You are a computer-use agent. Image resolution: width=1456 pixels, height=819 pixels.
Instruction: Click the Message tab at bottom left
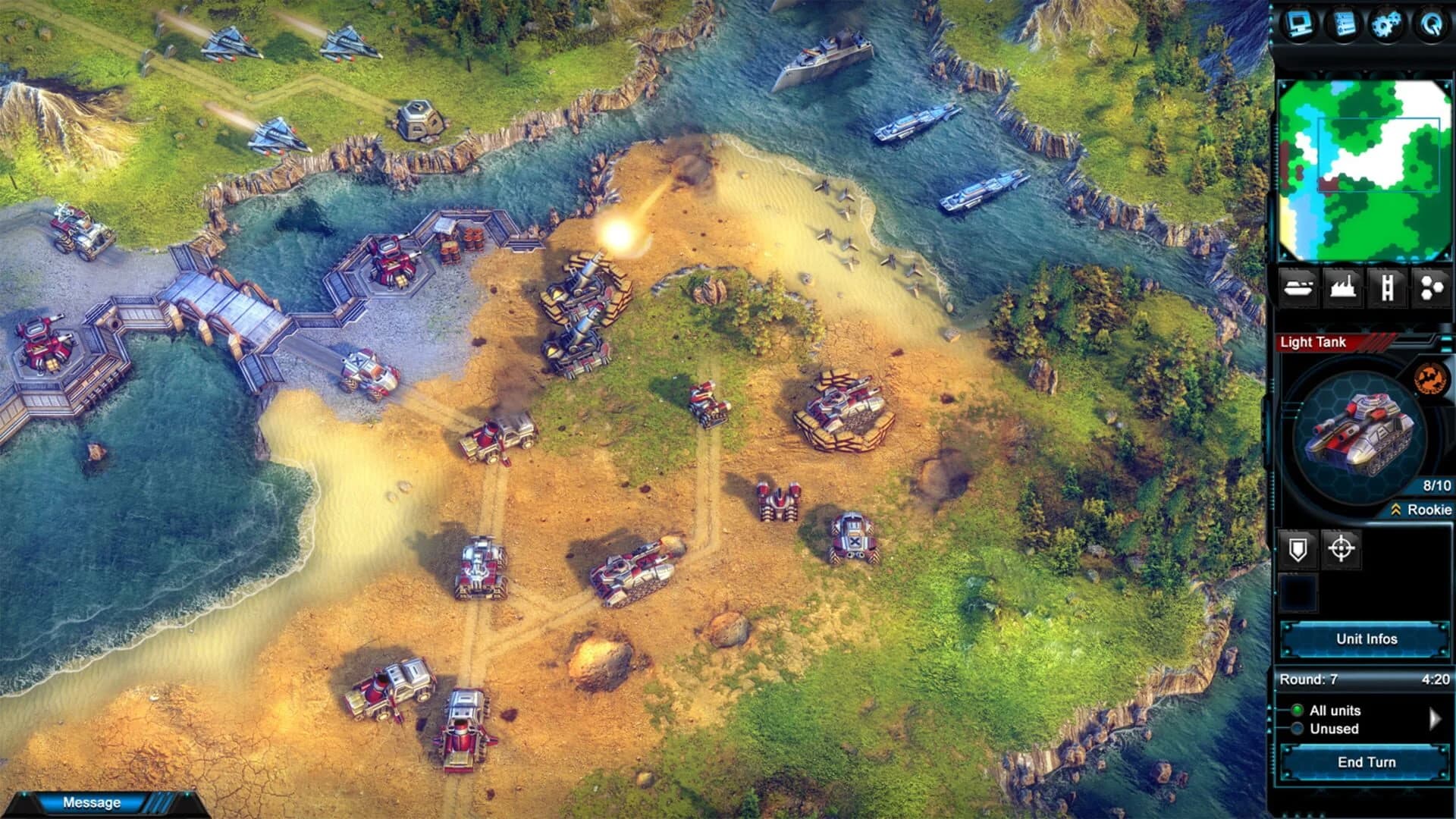(91, 802)
